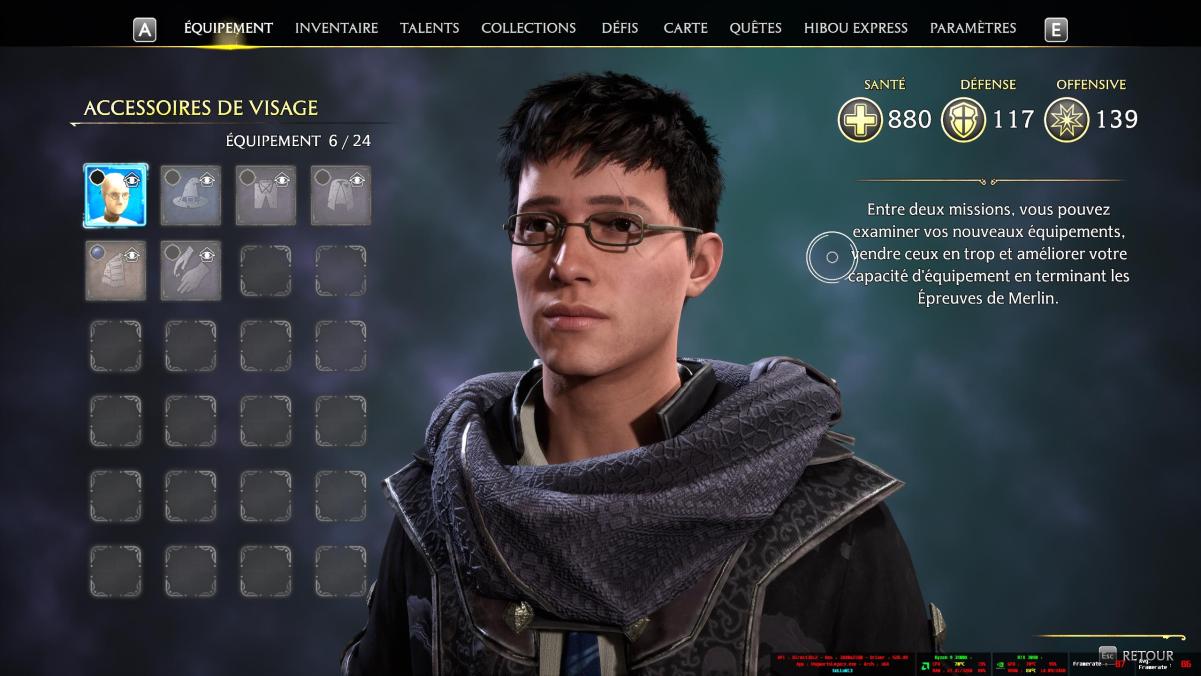Select the Équipement tab
1201x676 pixels.
228,28
